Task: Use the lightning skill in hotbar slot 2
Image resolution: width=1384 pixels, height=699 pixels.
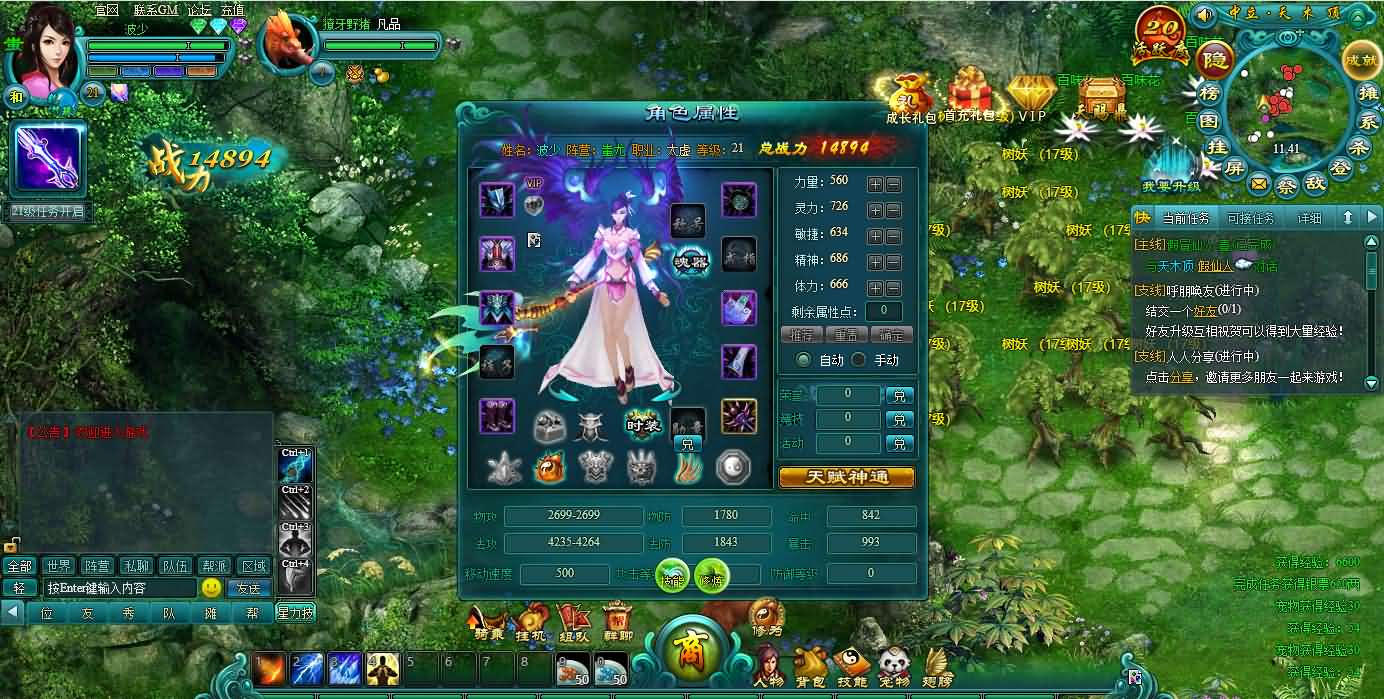Action: [307, 668]
